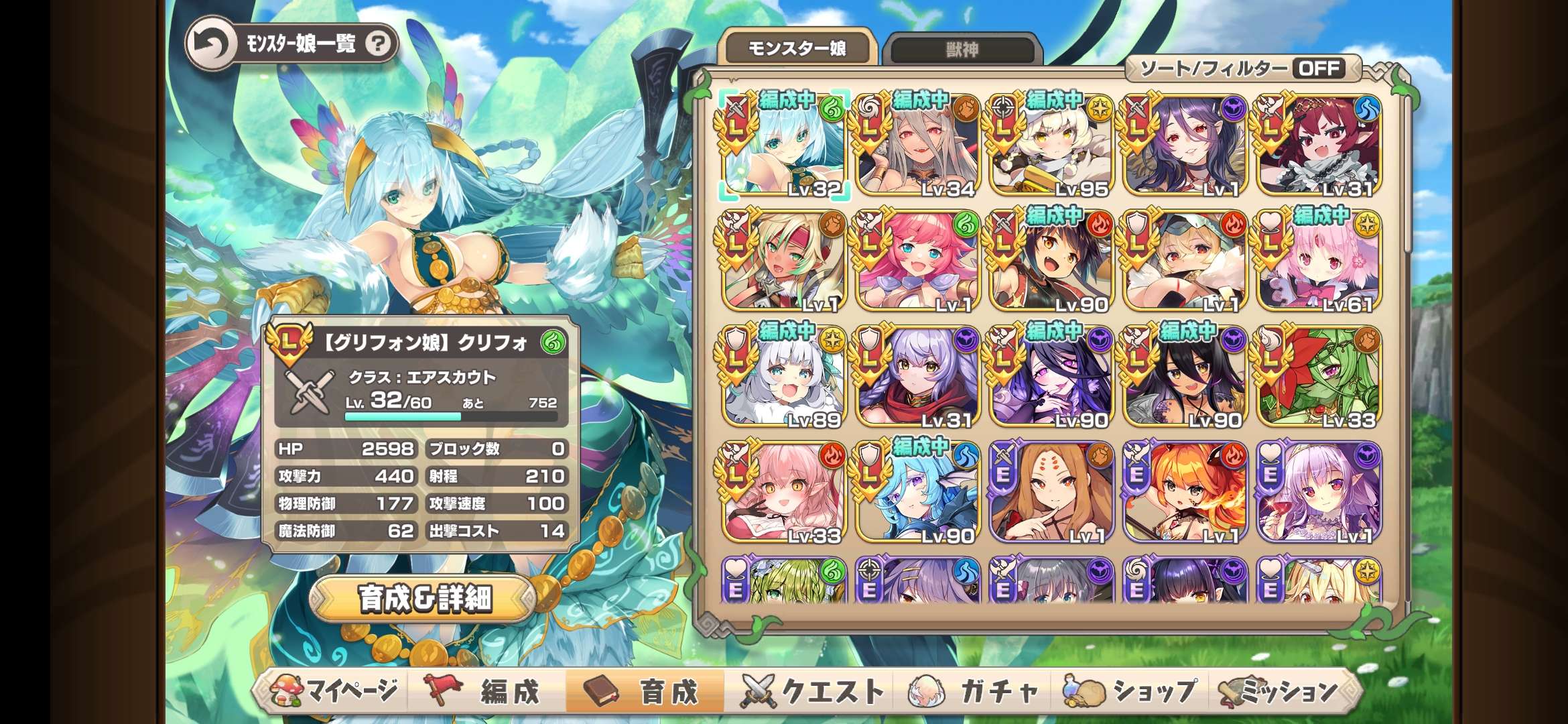Open 育成&詳細 for the selected monster
The image size is (1568, 724).
pos(425,598)
